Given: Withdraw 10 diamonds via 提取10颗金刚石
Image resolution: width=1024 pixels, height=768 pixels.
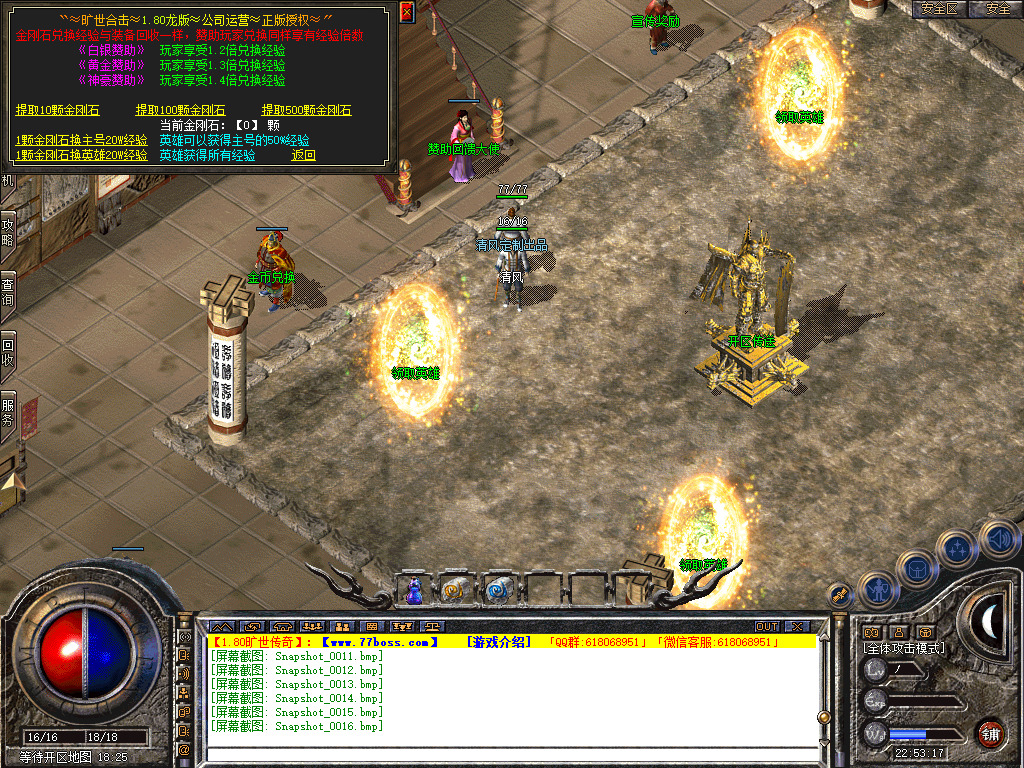Looking at the screenshot, I should [55, 110].
